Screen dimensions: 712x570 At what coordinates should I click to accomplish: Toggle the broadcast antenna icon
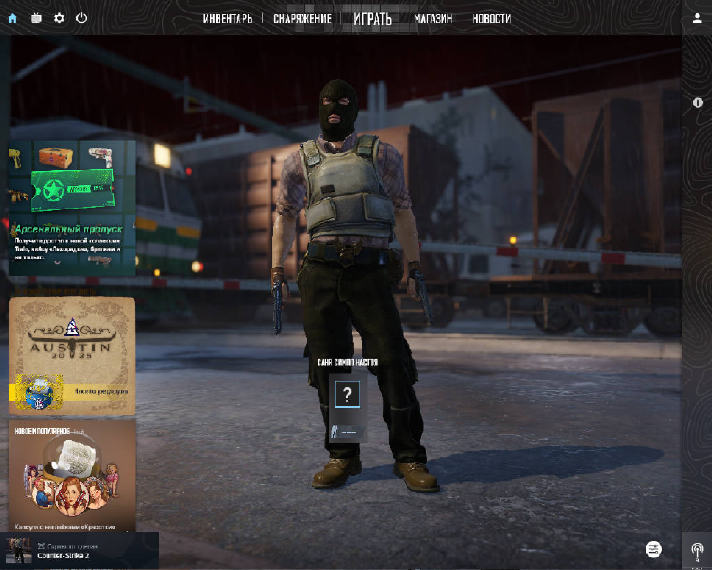pos(697,550)
